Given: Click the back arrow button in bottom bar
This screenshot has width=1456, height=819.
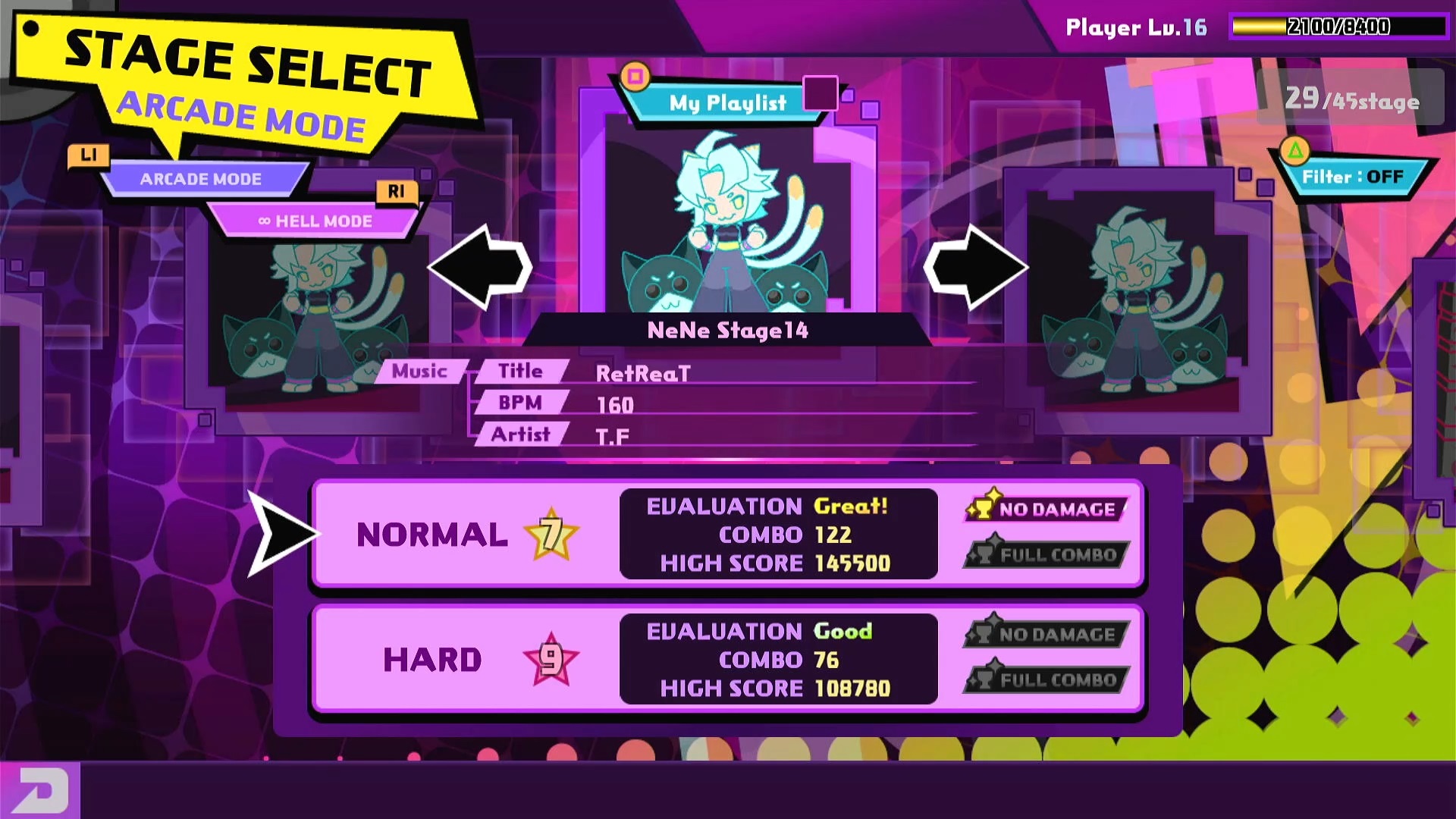Looking at the screenshot, I should [x=39, y=791].
